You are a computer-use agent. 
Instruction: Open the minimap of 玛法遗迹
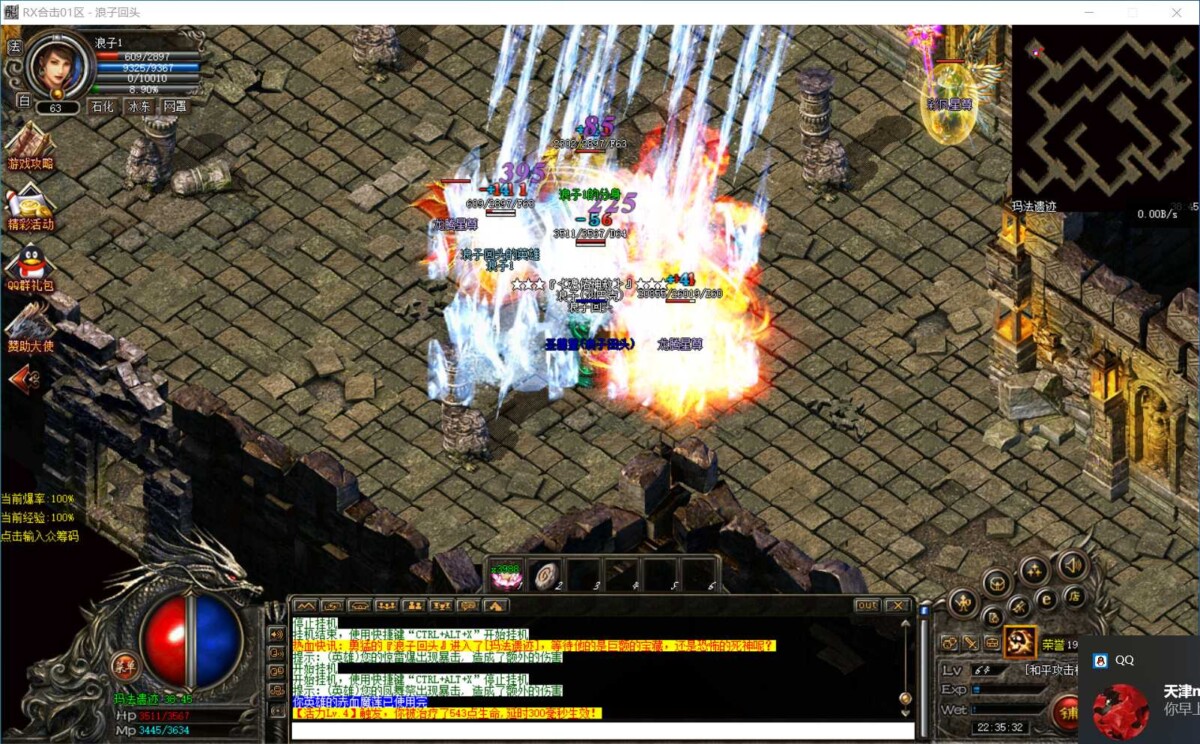pyautogui.click(x=1105, y=114)
